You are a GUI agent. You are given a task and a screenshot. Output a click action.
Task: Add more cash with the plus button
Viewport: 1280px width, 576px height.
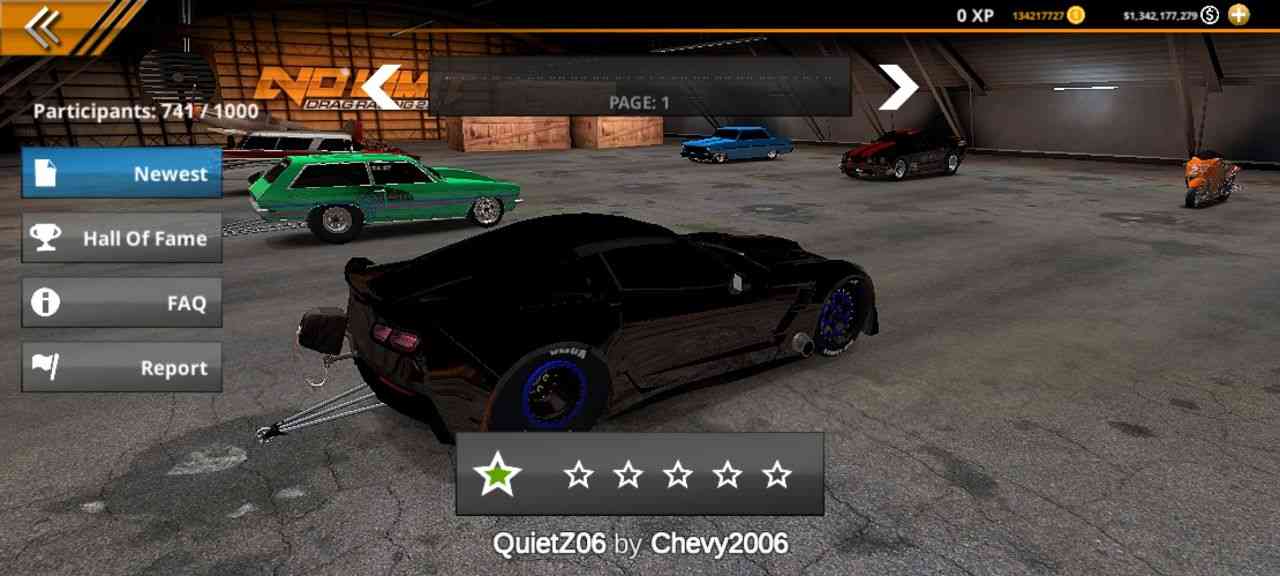[x=1239, y=14]
